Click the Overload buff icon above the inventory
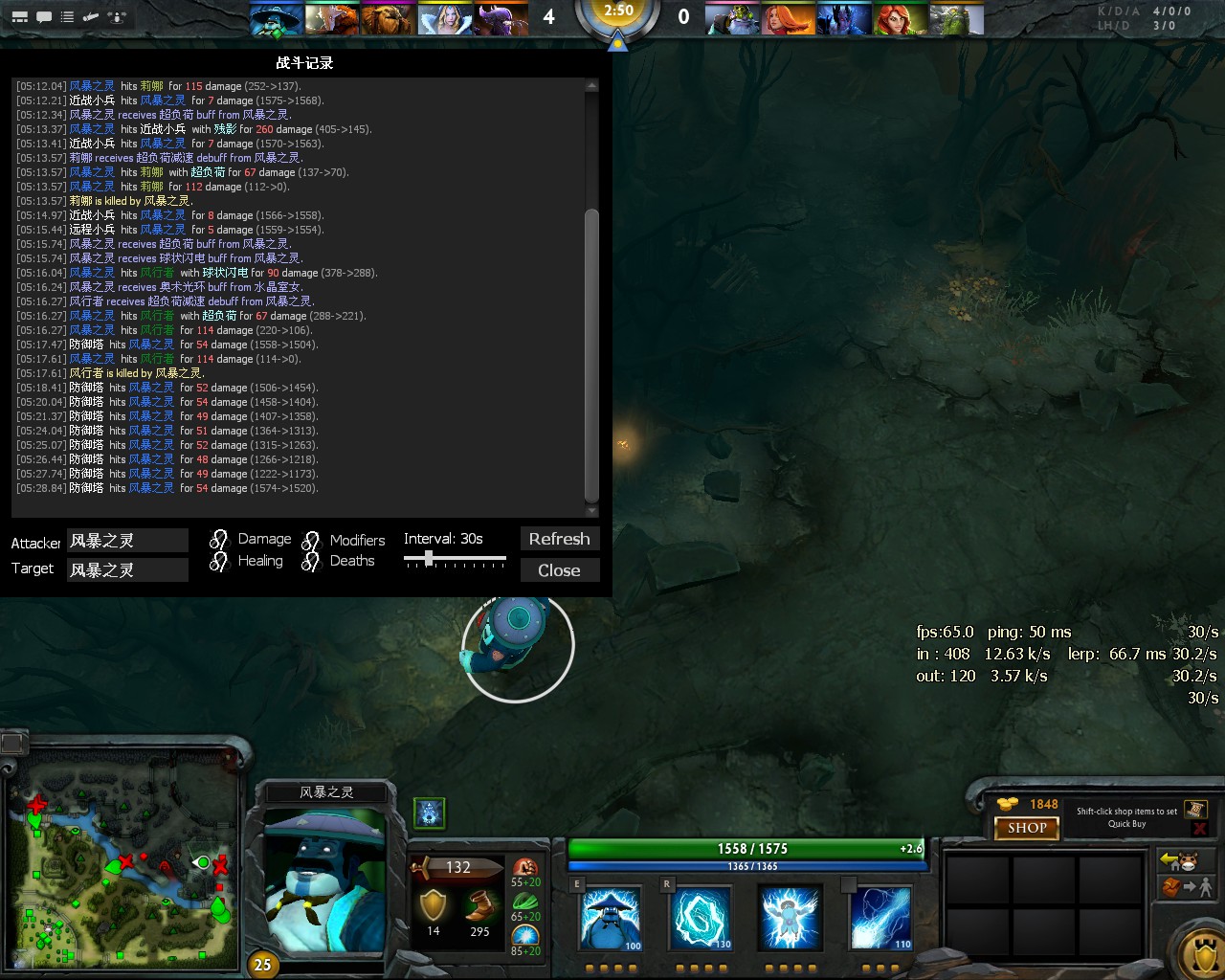The height and width of the screenshot is (980, 1225). point(428,813)
